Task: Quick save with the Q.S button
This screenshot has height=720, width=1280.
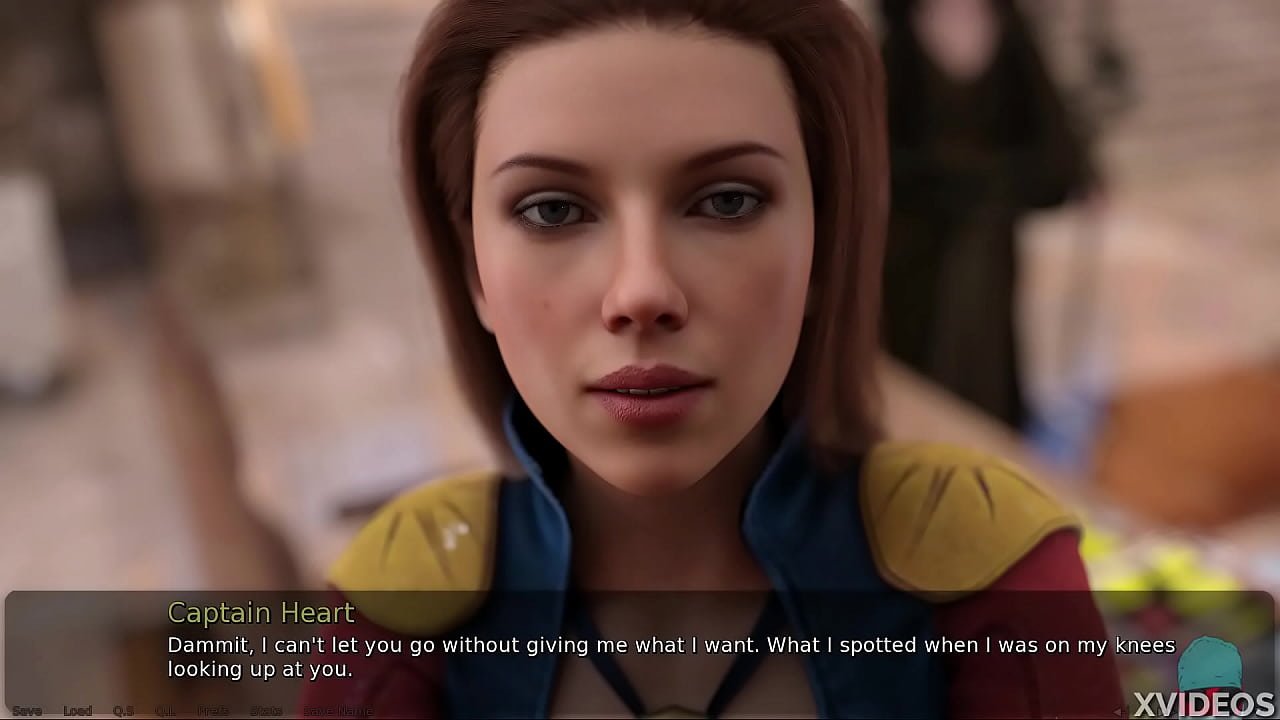Action: point(123,711)
